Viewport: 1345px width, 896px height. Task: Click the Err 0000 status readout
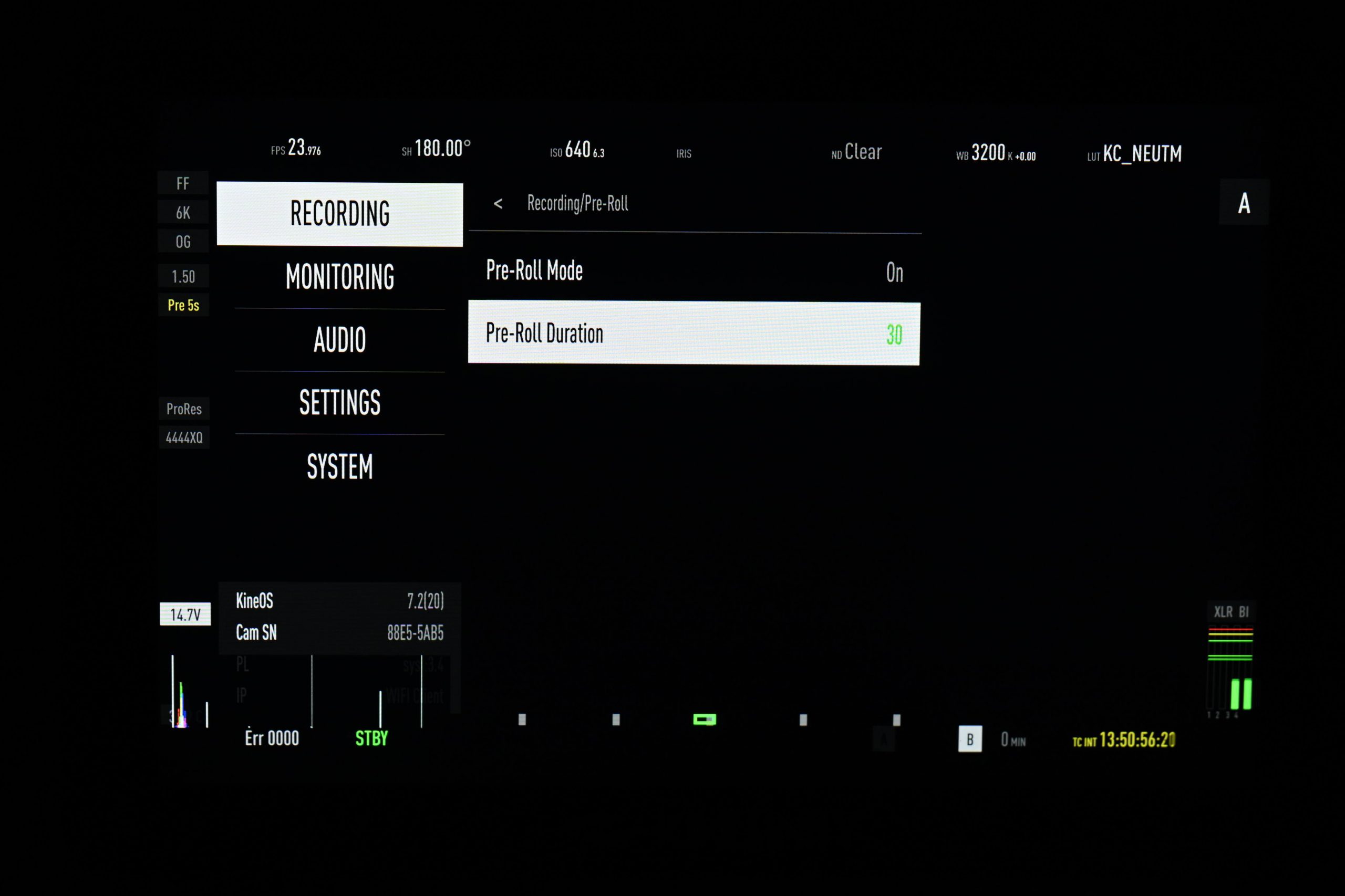[271, 738]
